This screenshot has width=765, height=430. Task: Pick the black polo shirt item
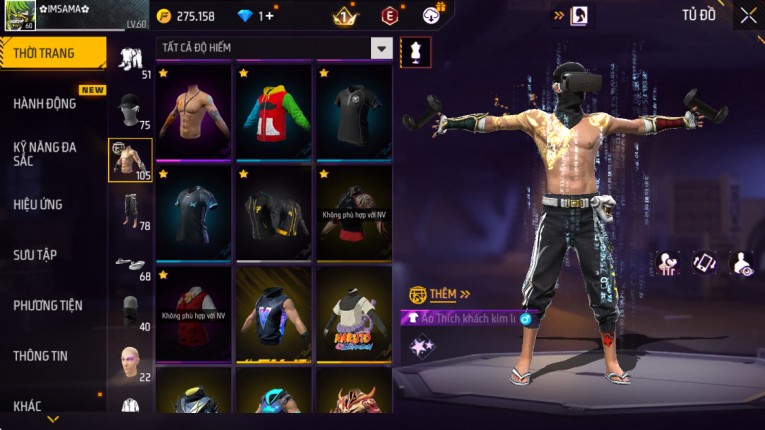(x=353, y=112)
